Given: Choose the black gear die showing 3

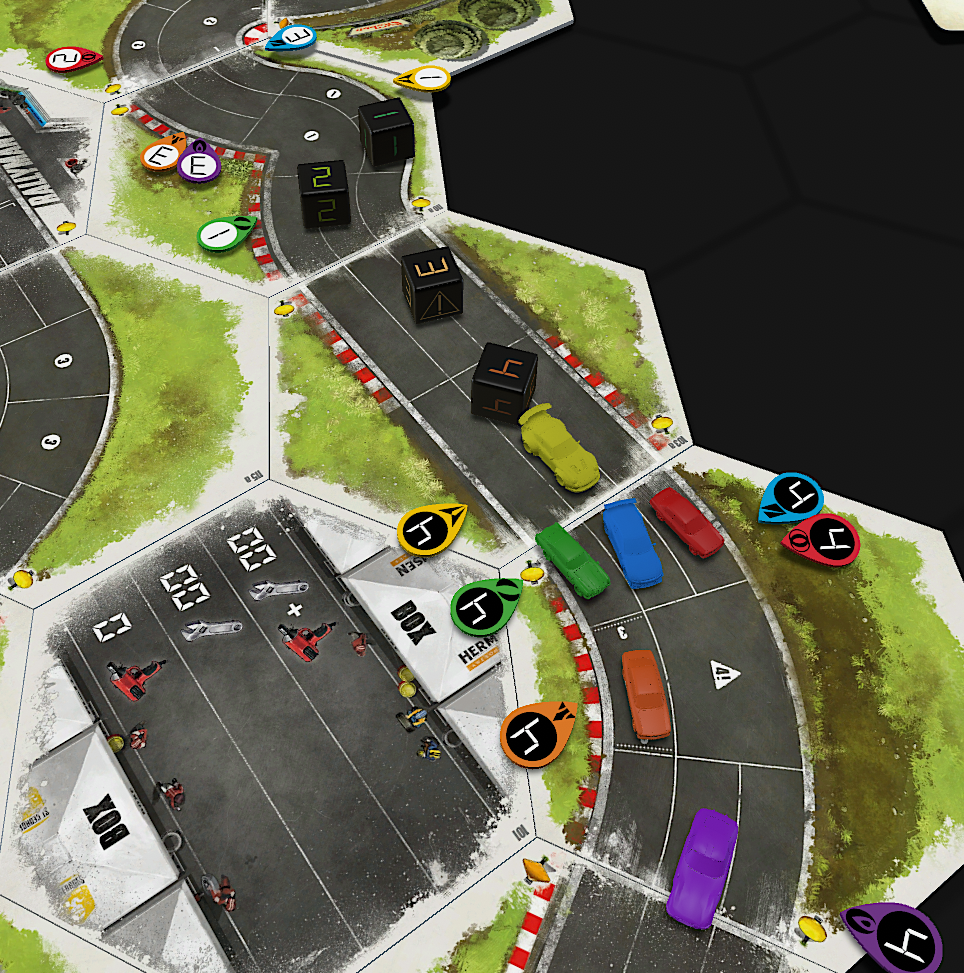Looking at the screenshot, I should click(432, 284).
